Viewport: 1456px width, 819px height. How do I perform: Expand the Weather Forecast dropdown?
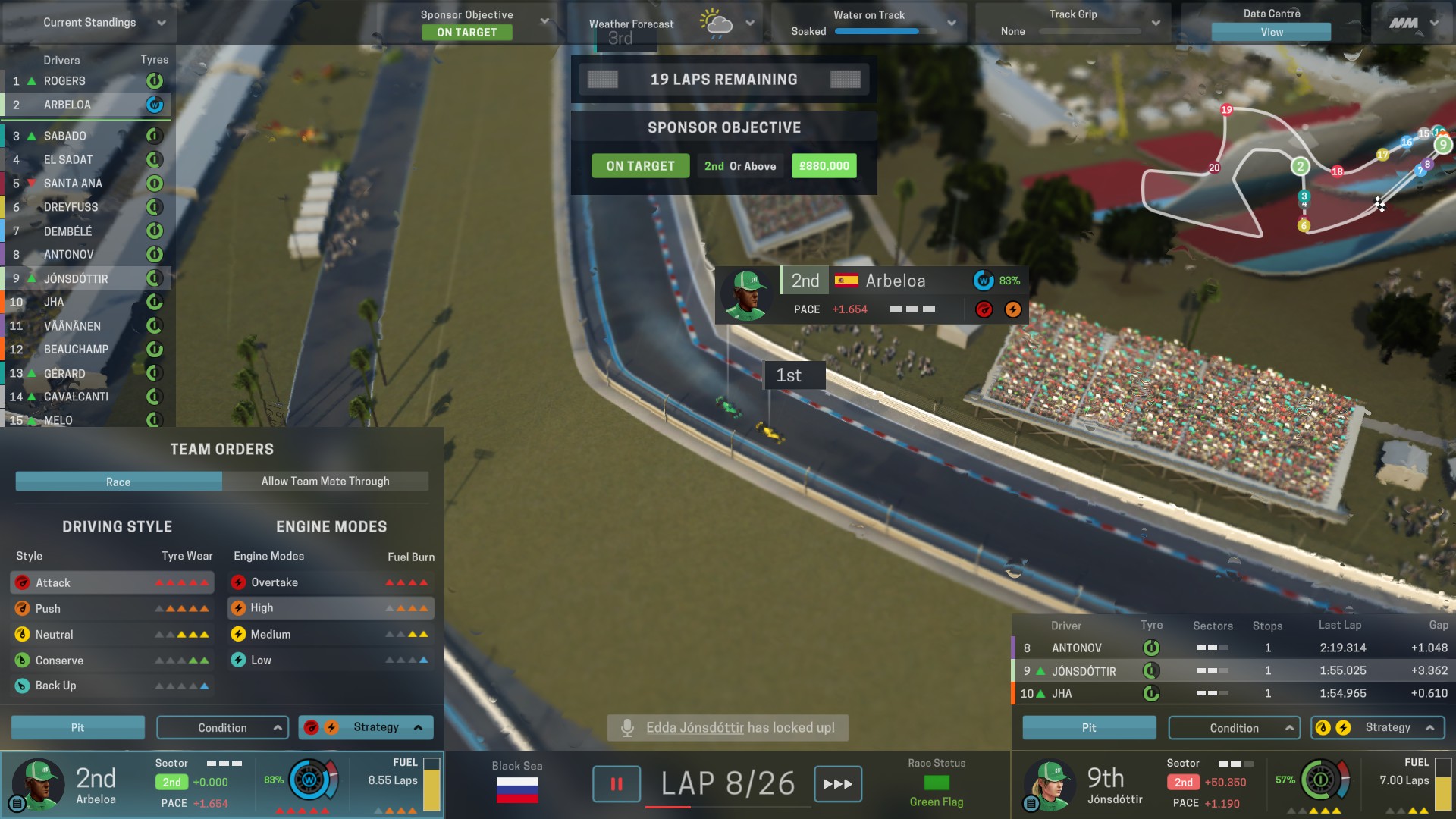[749, 23]
